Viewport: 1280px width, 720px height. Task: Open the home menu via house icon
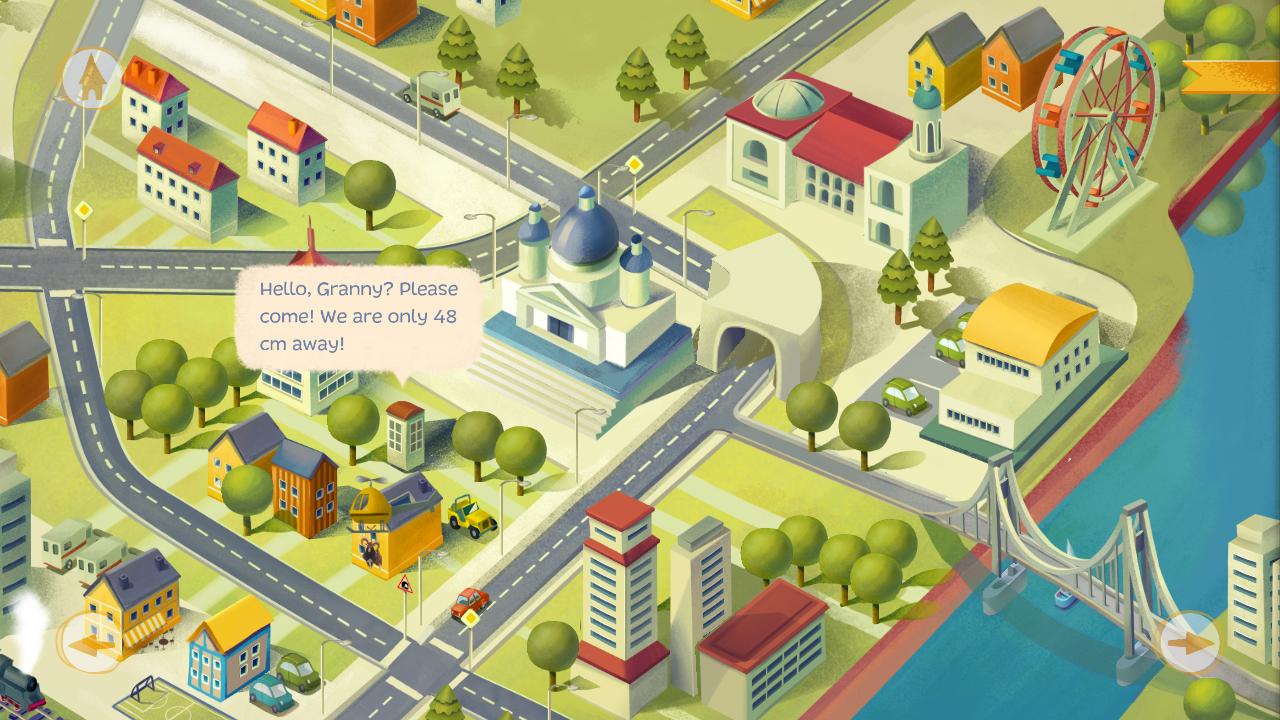91,76
